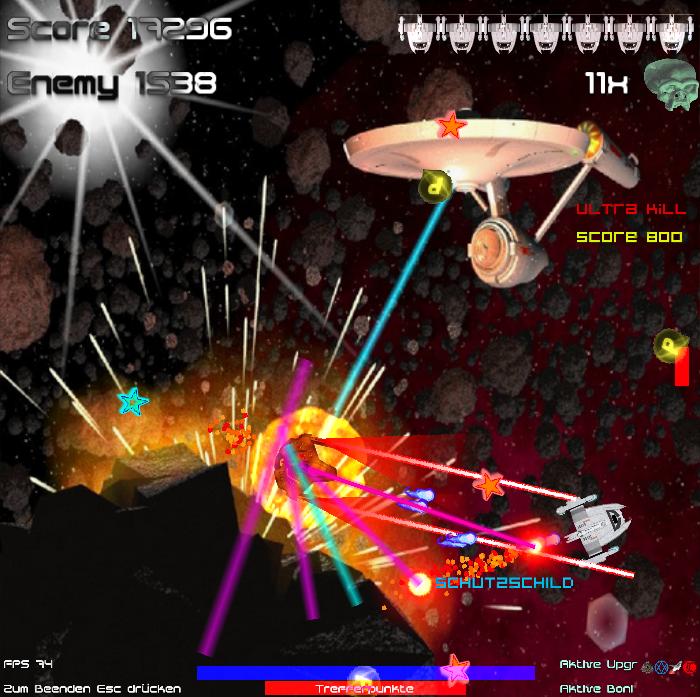Select the red circular active upgrade icon
700x697 pixels.
(x=689, y=667)
